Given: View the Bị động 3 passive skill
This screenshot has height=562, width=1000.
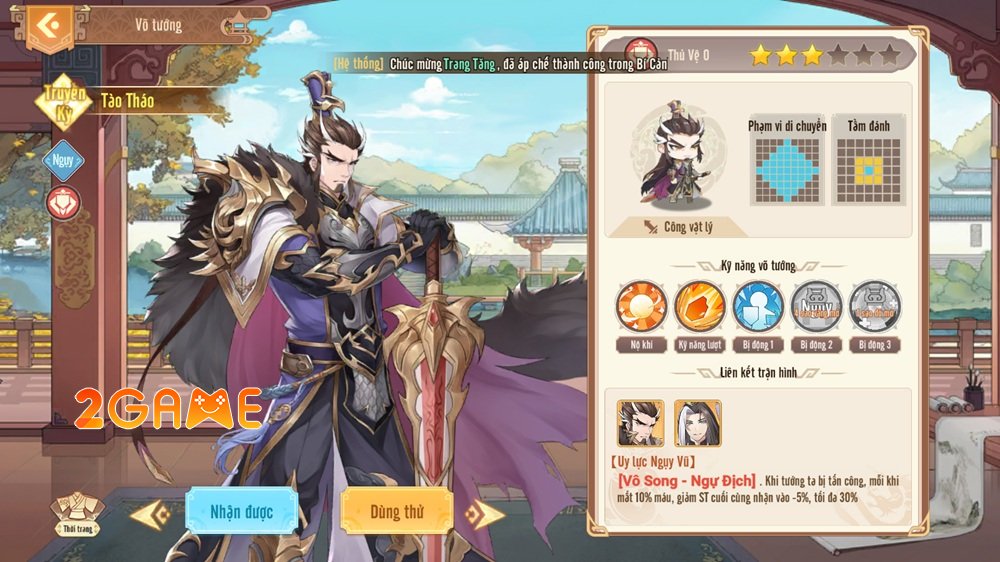Looking at the screenshot, I should (874, 306).
